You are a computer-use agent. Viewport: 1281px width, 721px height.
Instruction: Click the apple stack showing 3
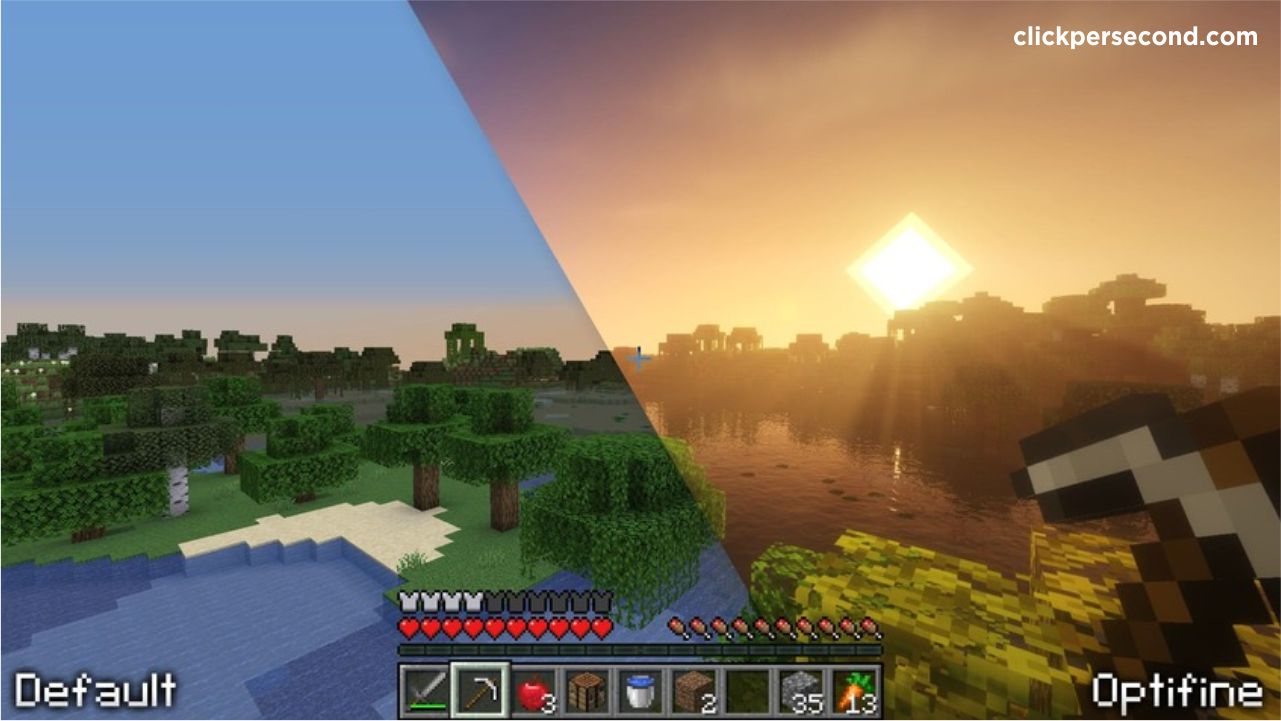534,690
